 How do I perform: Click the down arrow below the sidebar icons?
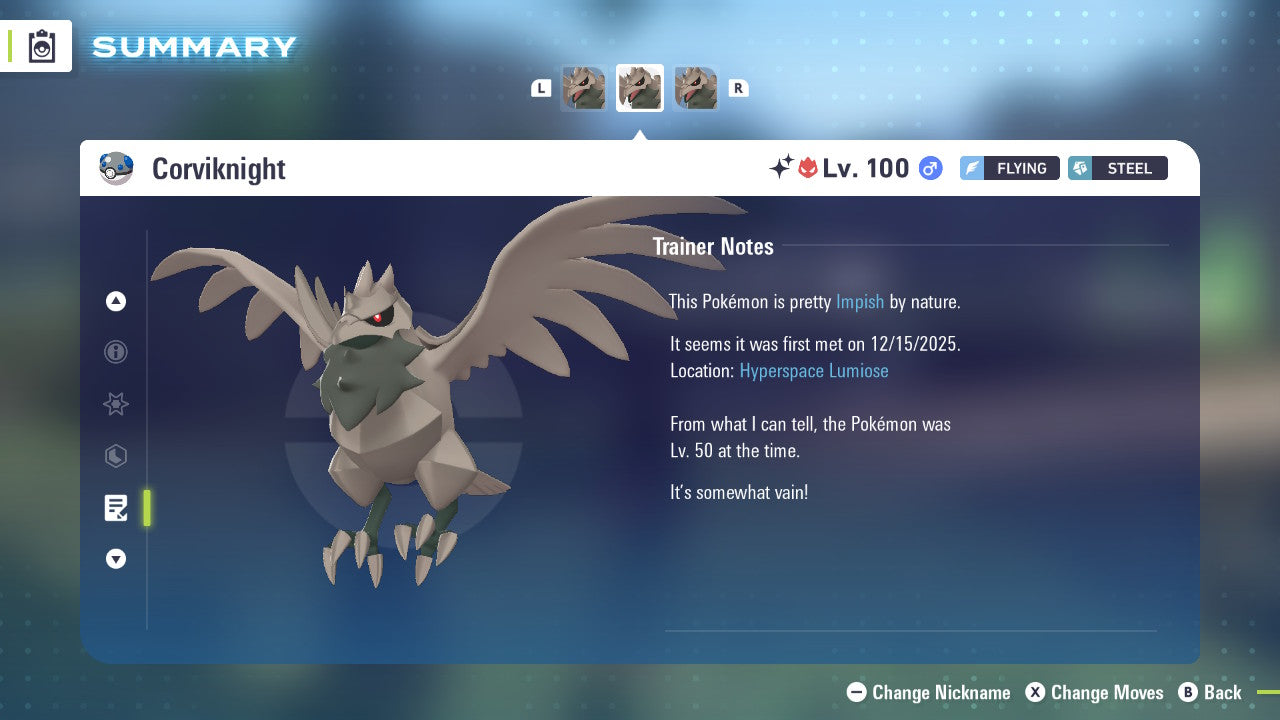(x=116, y=559)
